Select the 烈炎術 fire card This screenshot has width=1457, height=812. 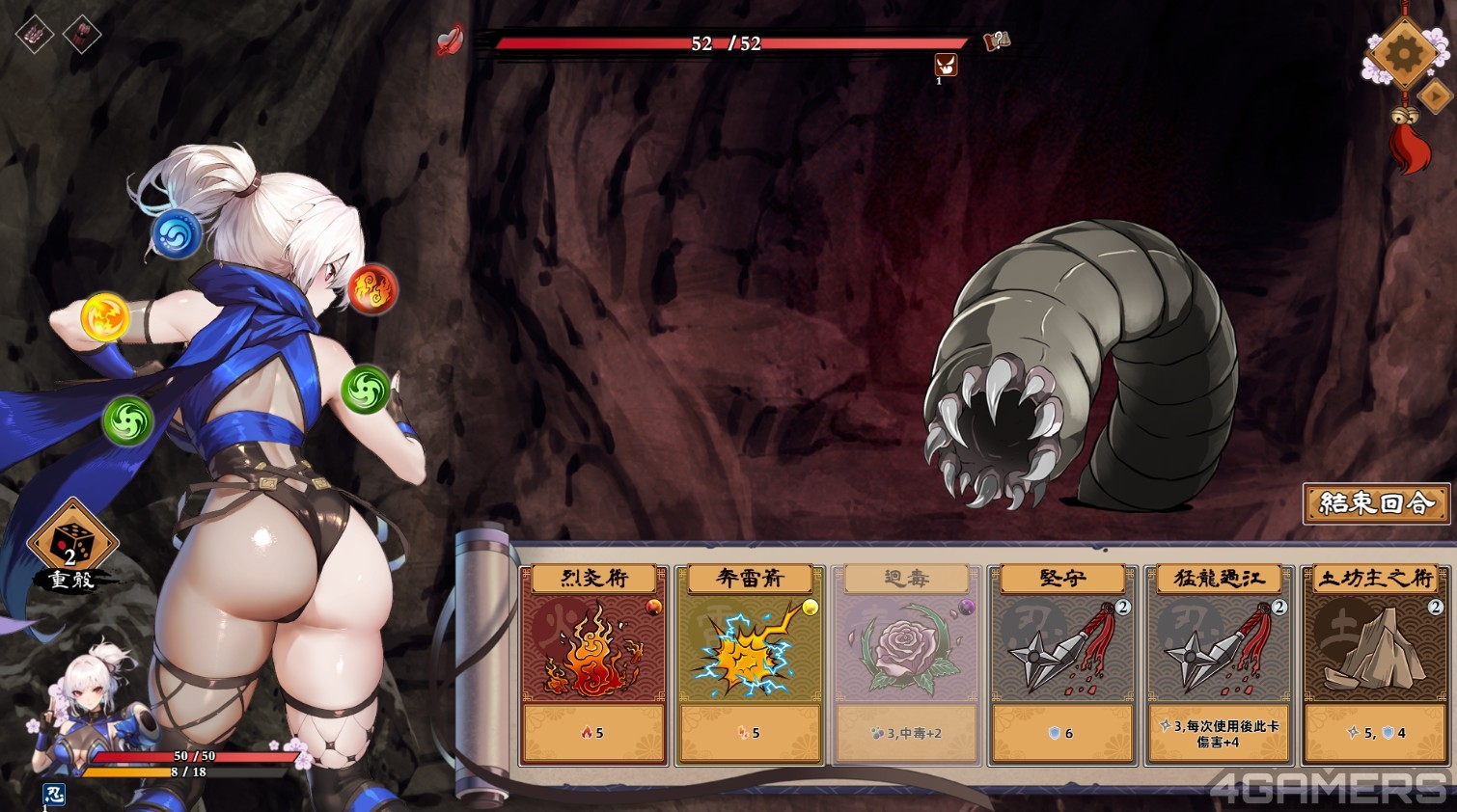coord(593,664)
